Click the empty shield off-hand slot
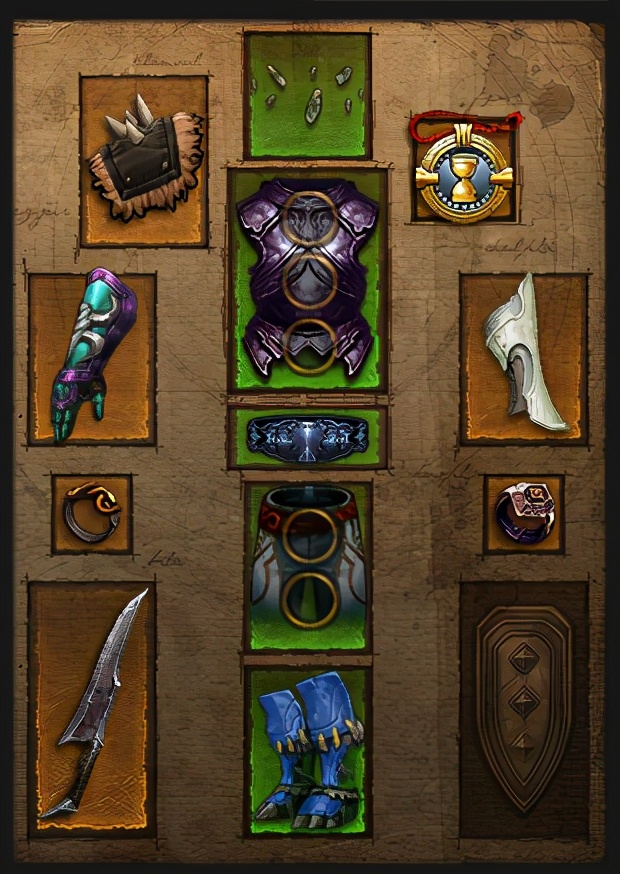Viewport: 620px width, 874px height. coord(523,708)
